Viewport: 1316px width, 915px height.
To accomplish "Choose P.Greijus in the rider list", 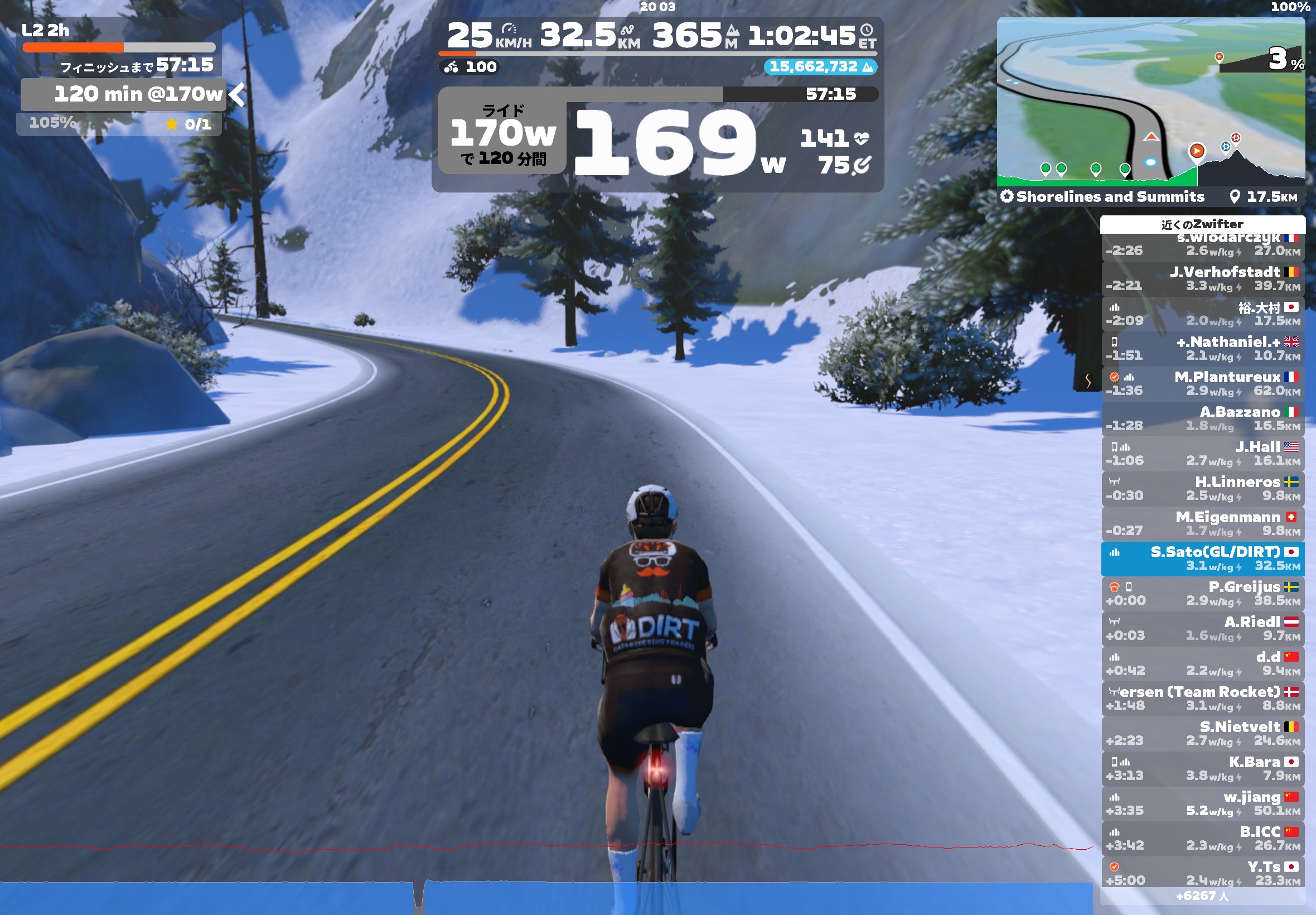I will [1202, 594].
